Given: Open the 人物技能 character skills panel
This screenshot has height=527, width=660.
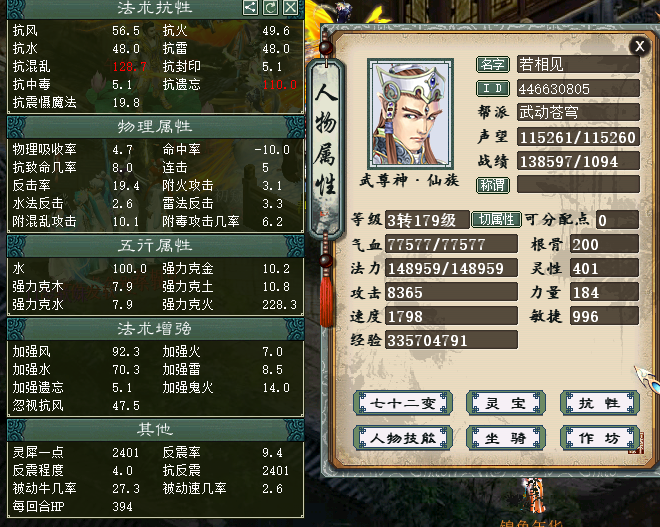Looking at the screenshot, I should pyautogui.click(x=399, y=437).
